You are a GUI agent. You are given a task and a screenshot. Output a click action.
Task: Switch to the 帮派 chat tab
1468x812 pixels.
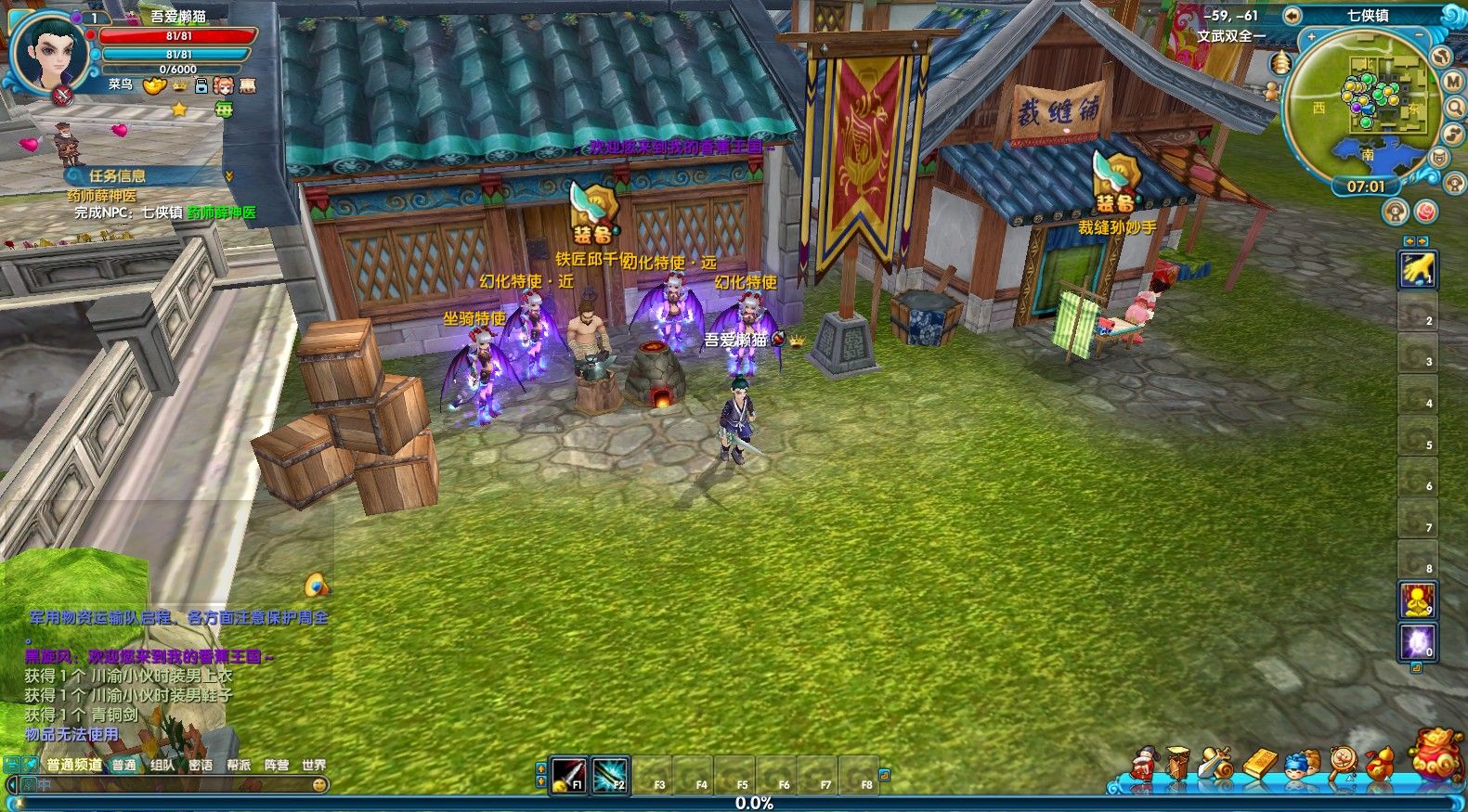click(x=239, y=766)
